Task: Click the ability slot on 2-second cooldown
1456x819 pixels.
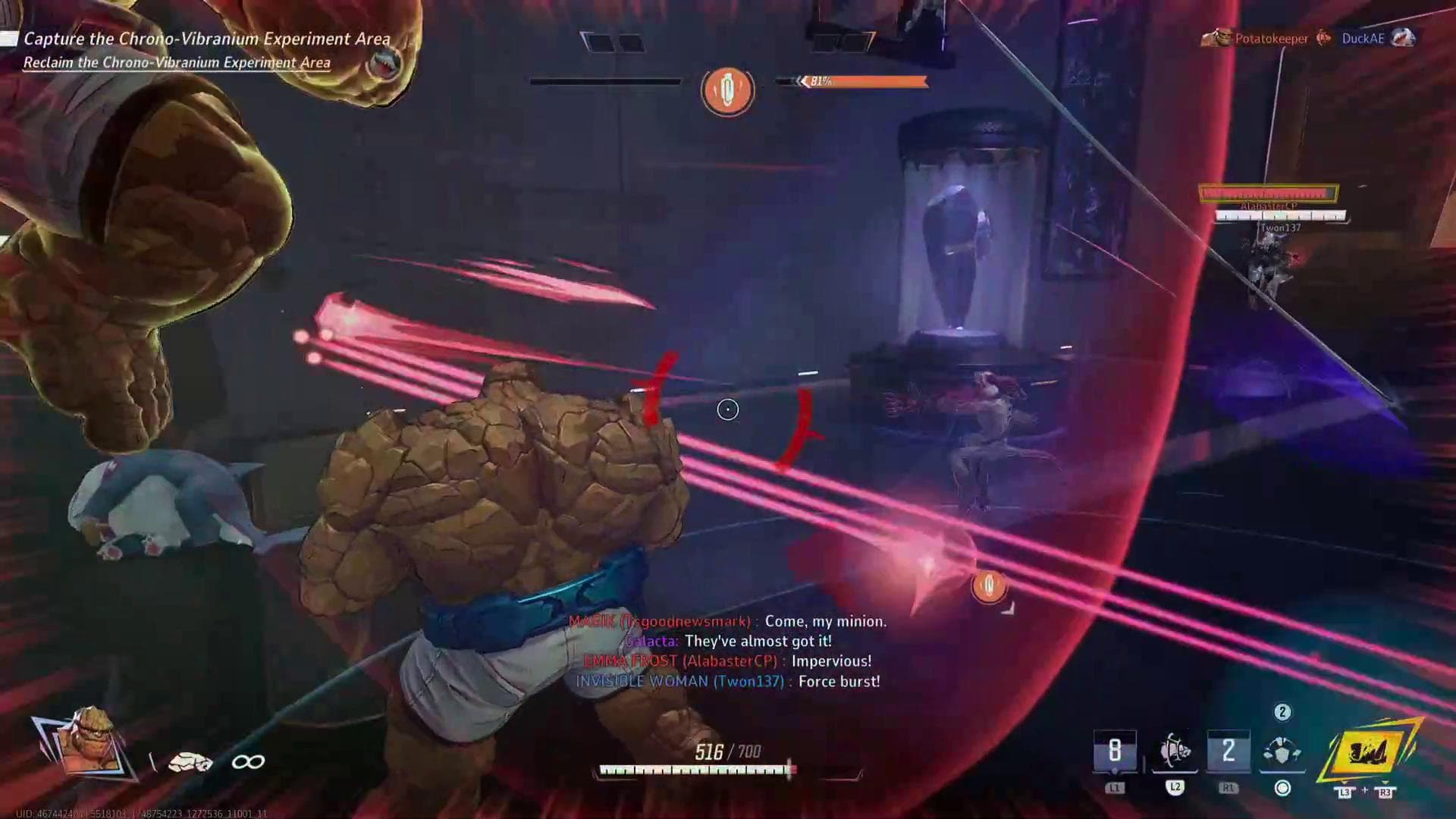Action: pyautogui.click(x=1228, y=752)
